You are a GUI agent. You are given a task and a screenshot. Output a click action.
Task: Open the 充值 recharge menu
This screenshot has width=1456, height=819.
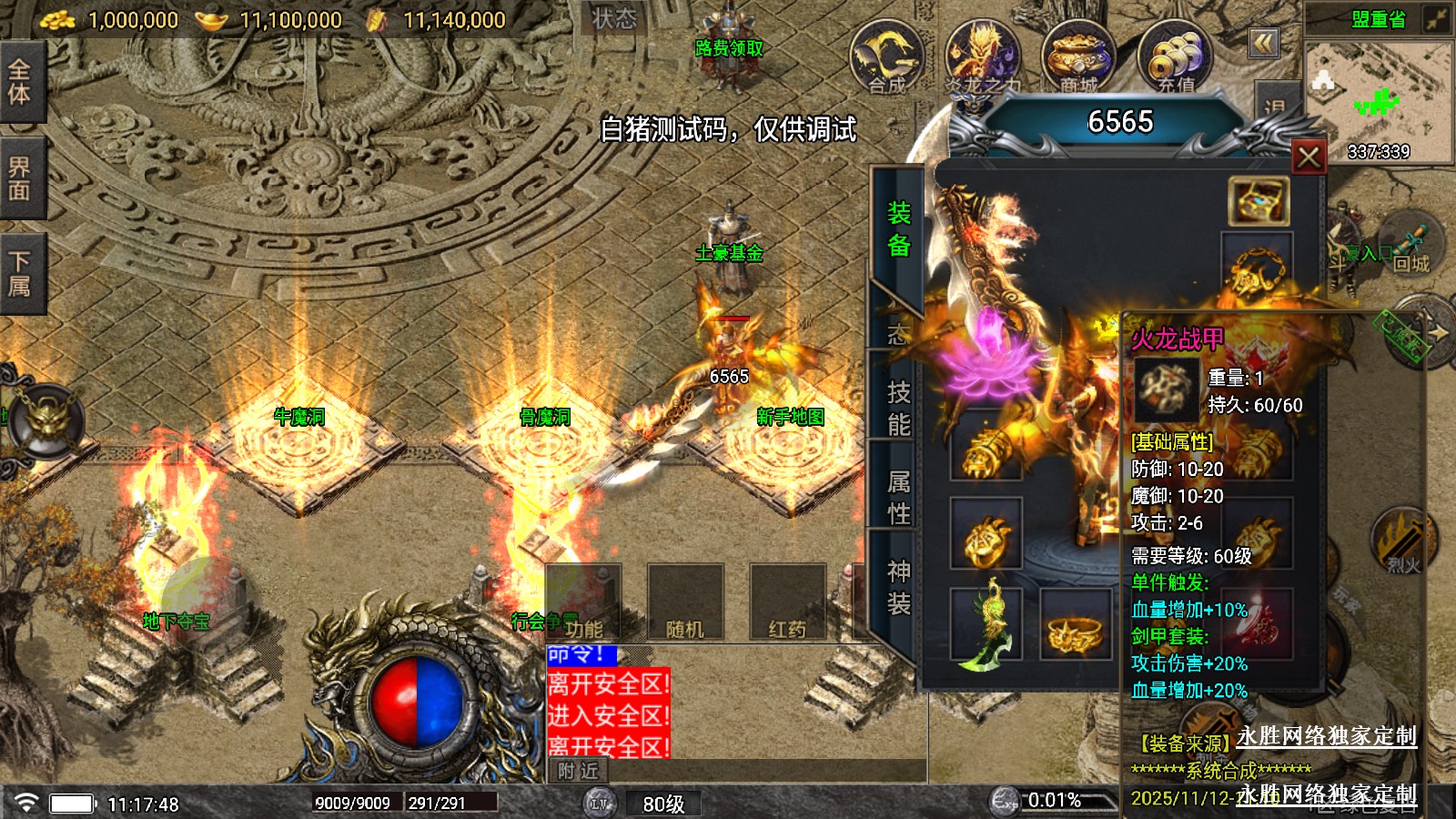(1175, 57)
